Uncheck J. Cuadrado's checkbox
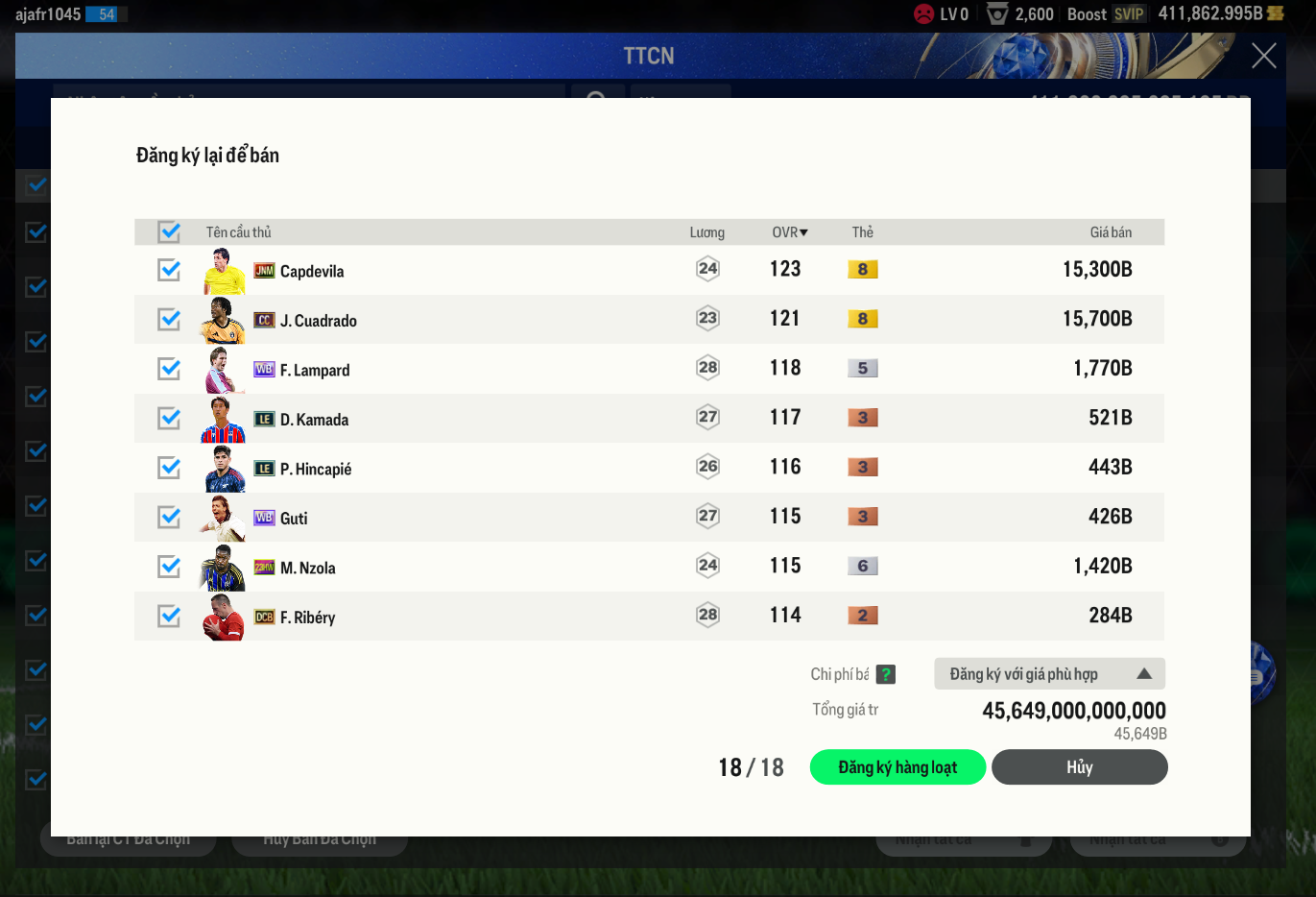 [x=170, y=320]
